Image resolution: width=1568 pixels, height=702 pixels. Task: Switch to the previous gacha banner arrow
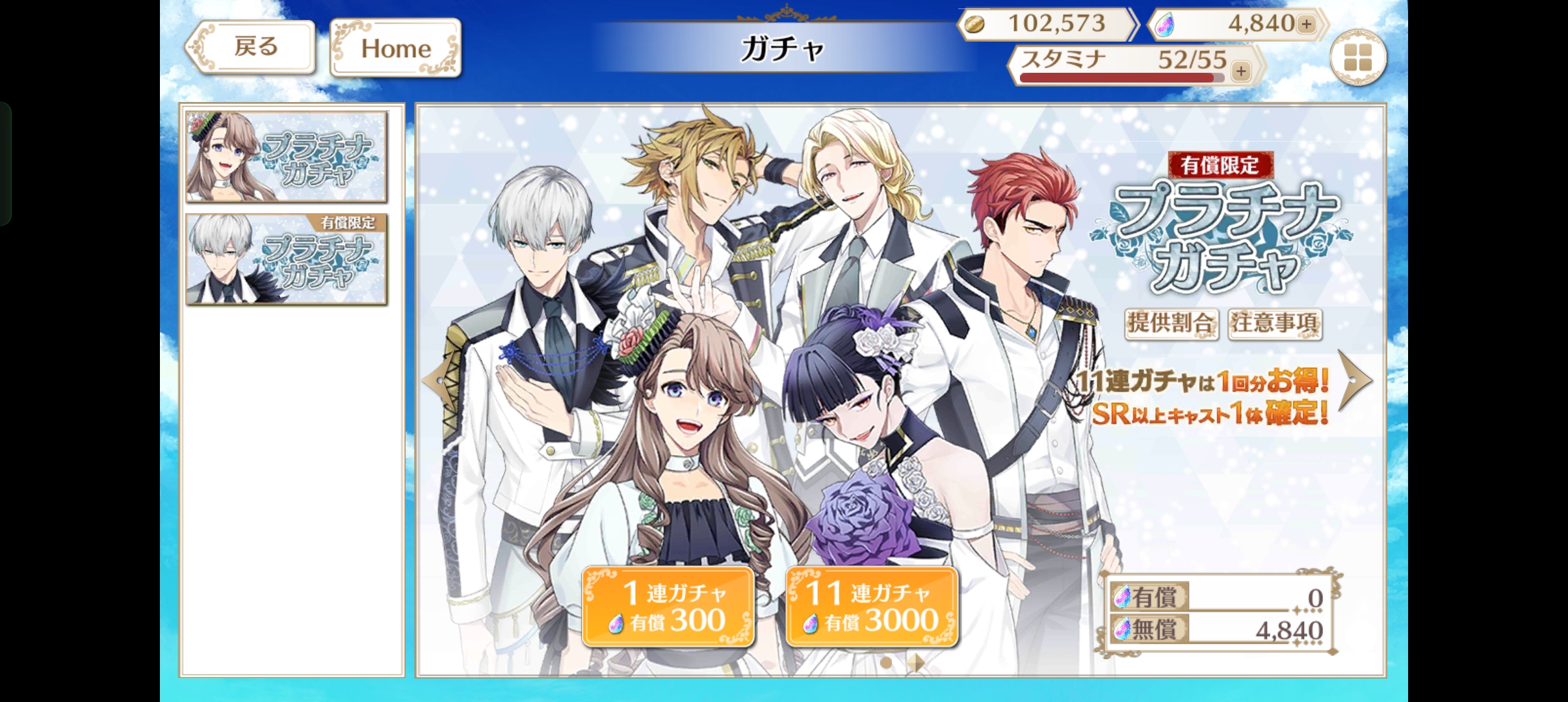[437, 380]
